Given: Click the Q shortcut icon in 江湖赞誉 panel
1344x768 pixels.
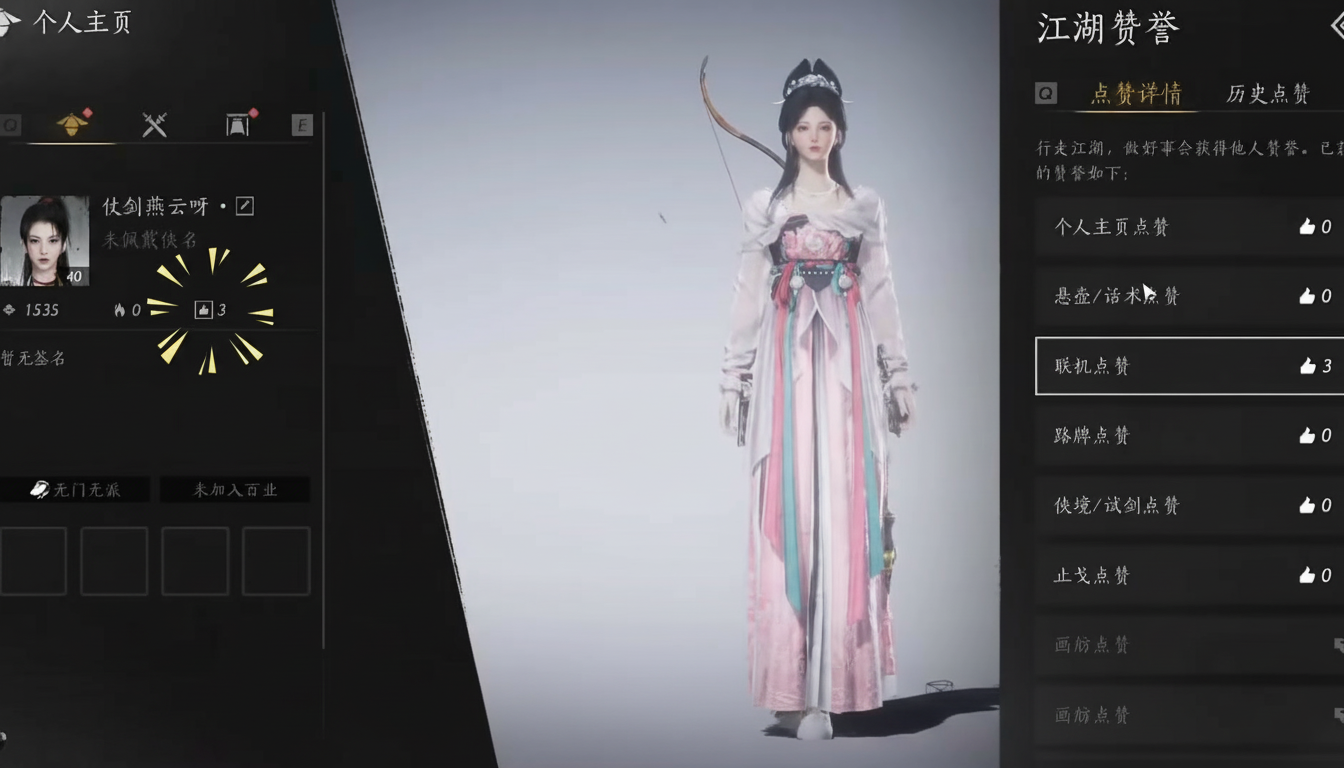Looking at the screenshot, I should 1046,92.
